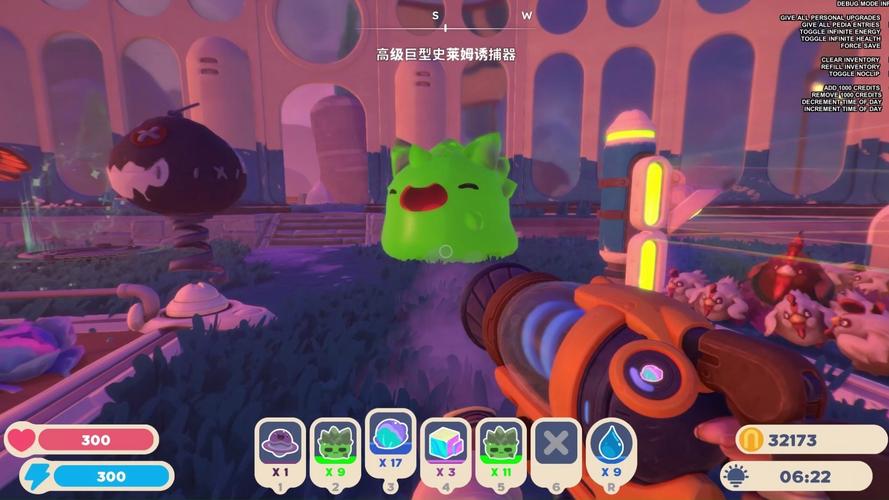Click the empty slot marked with an X
Screen dimensions: 889x500
555,449
